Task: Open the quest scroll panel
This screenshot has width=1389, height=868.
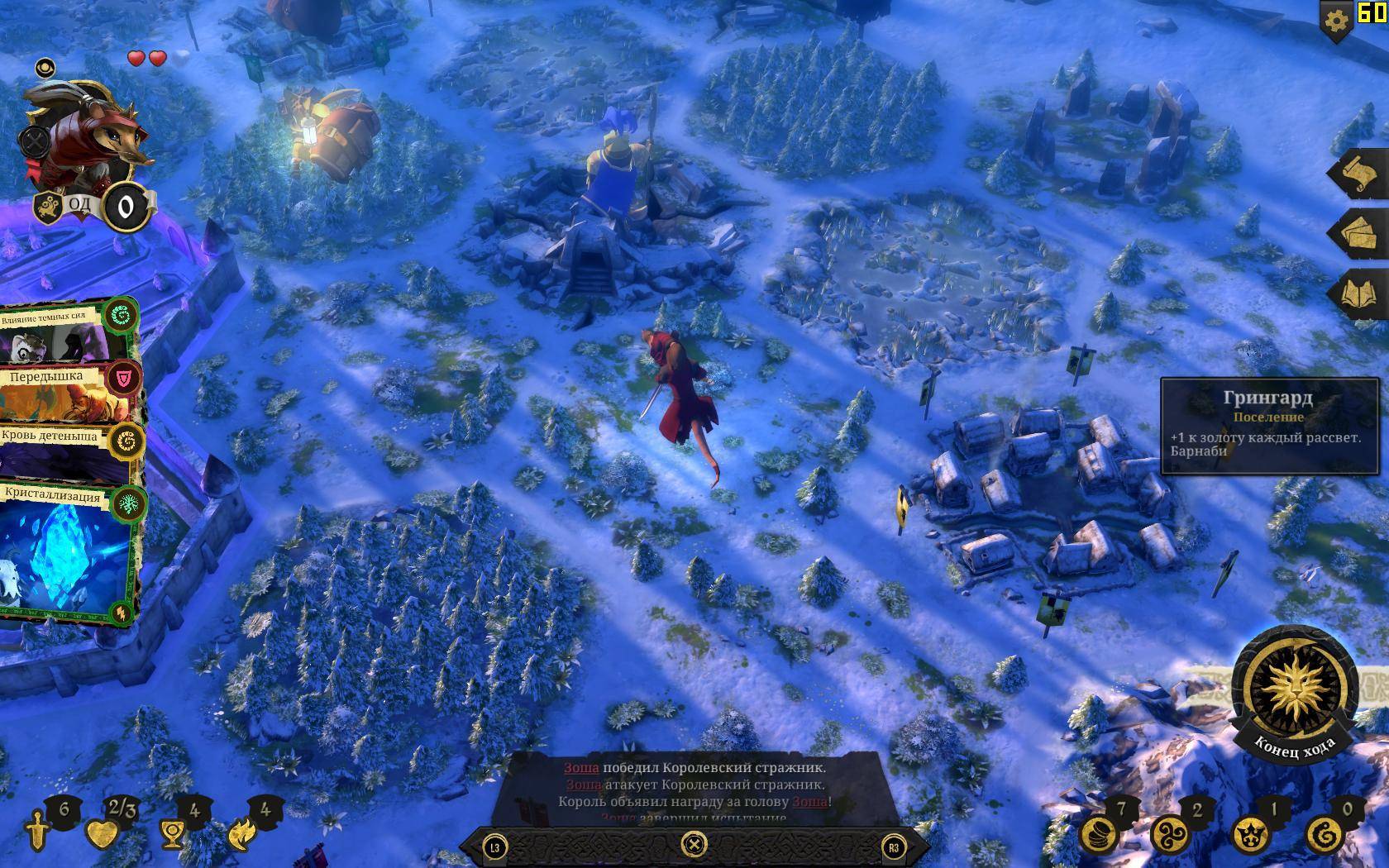Action: click(x=1360, y=174)
